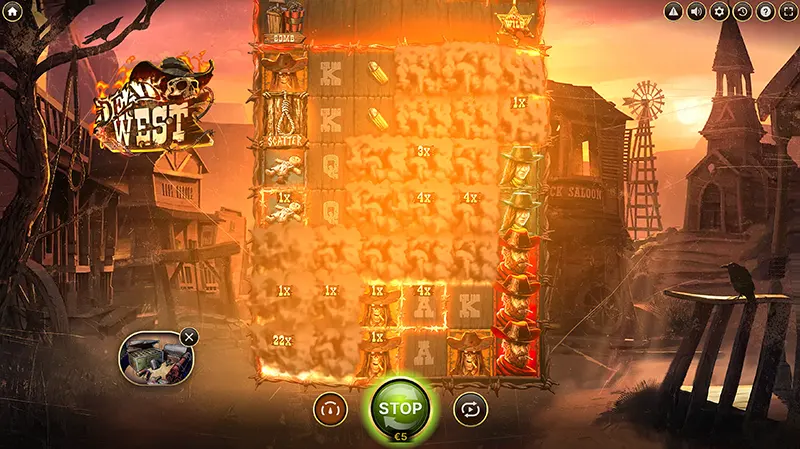Close the bonus crate popup
The width and height of the screenshot is (800, 449).
[189, 337]
